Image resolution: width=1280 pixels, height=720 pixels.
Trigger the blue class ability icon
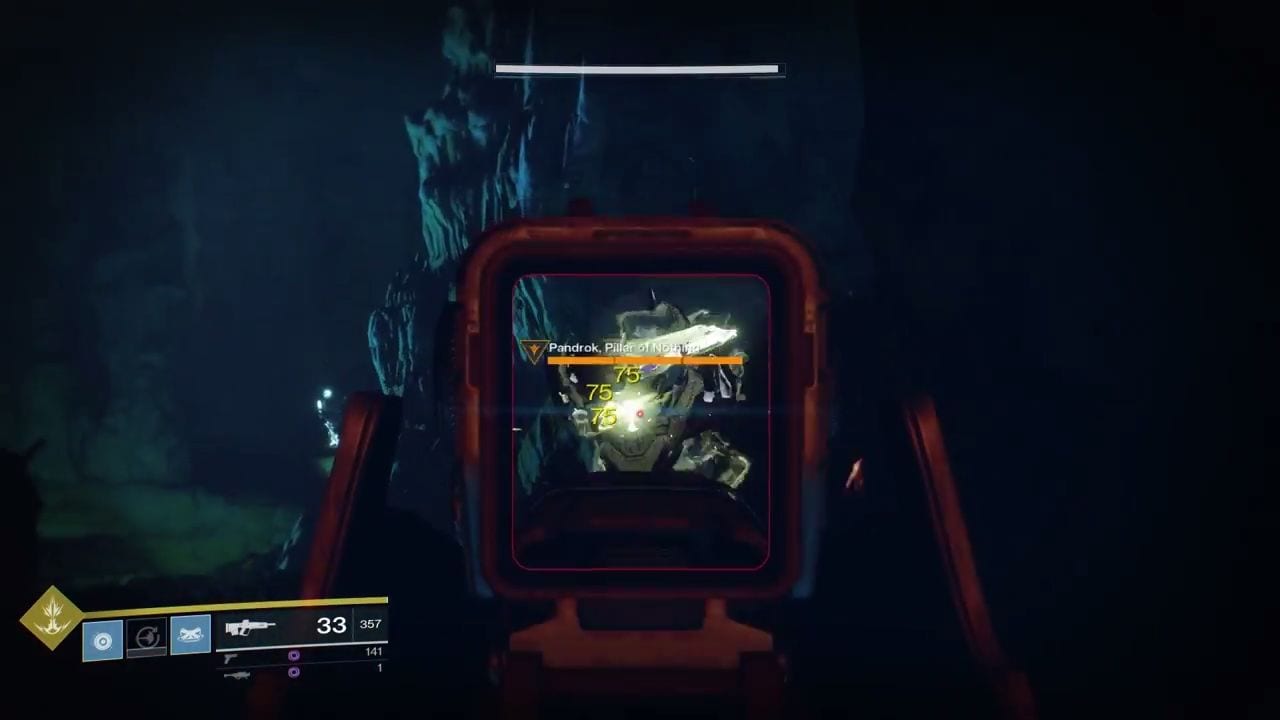click(191, 635)
